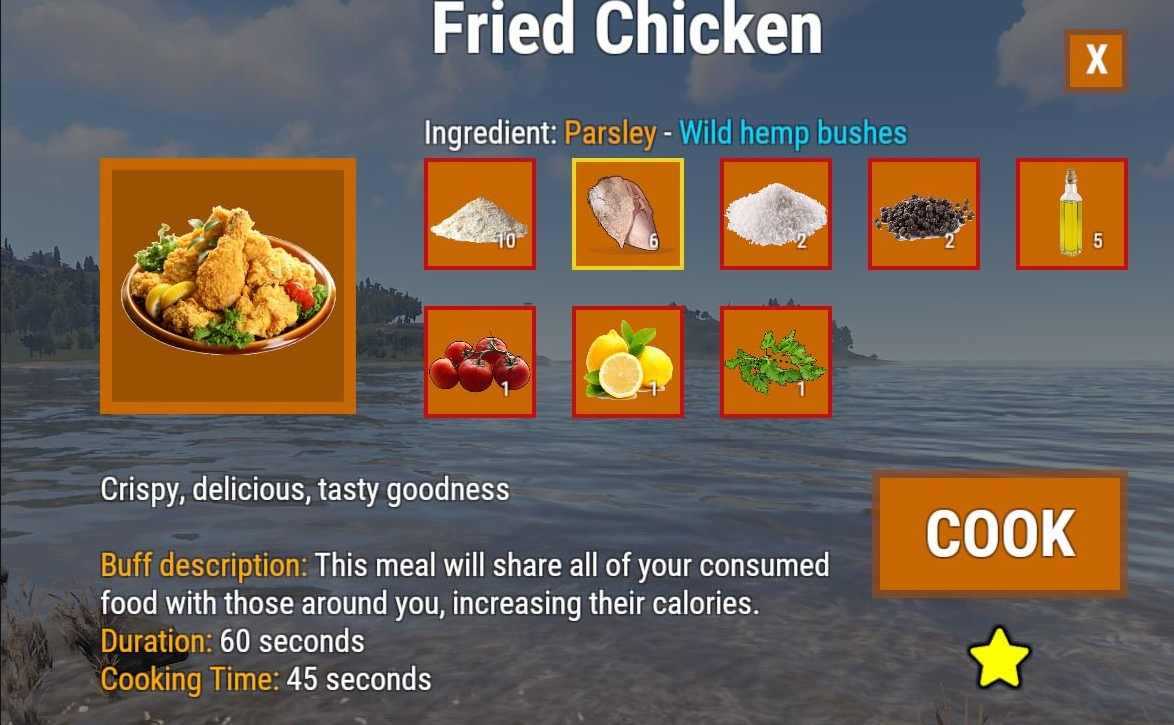Viewport: 1174px width, 725px height.
Task: Select the cooking oil bottle slot
Action: point(1072,214)
